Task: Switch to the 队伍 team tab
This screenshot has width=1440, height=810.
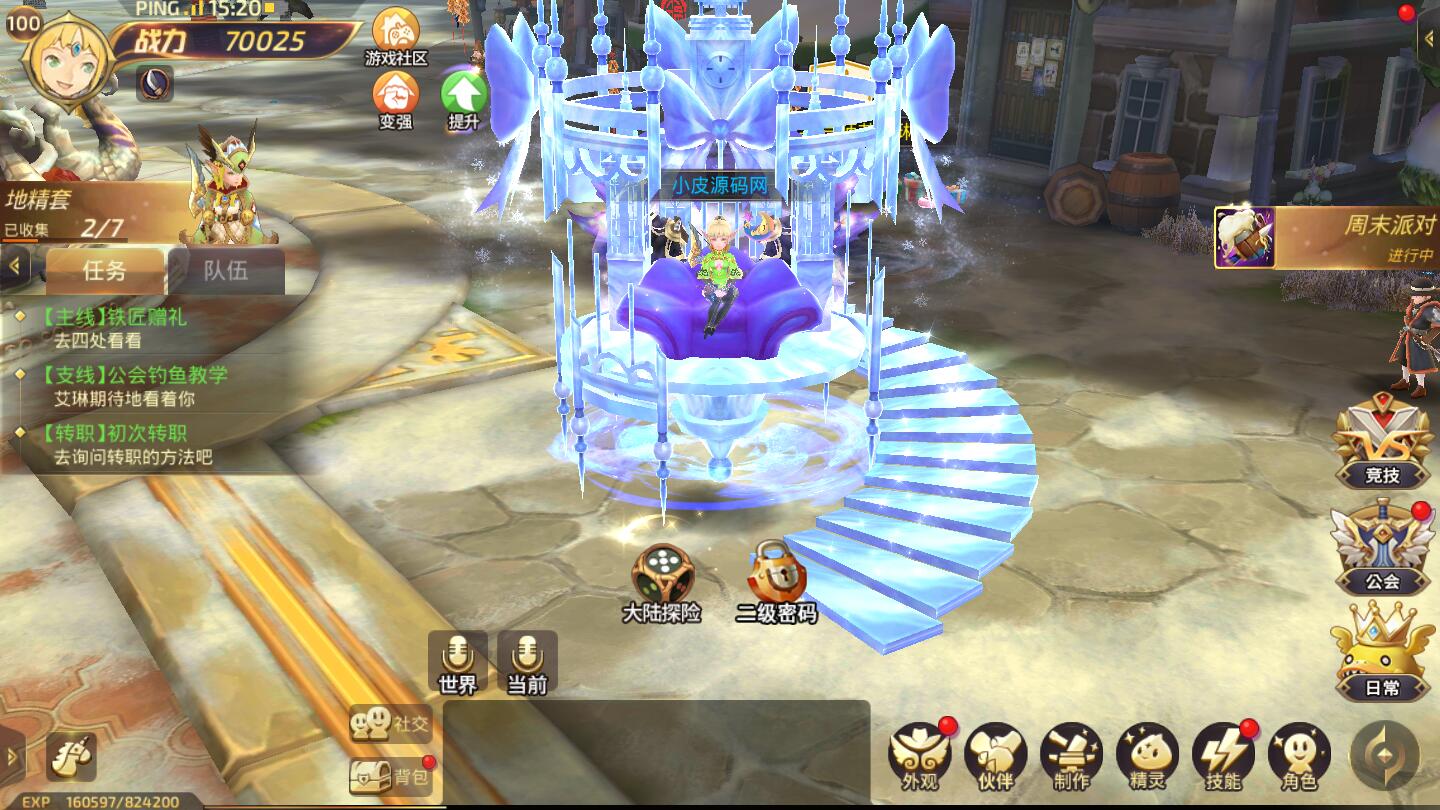Action: [226, 270]
